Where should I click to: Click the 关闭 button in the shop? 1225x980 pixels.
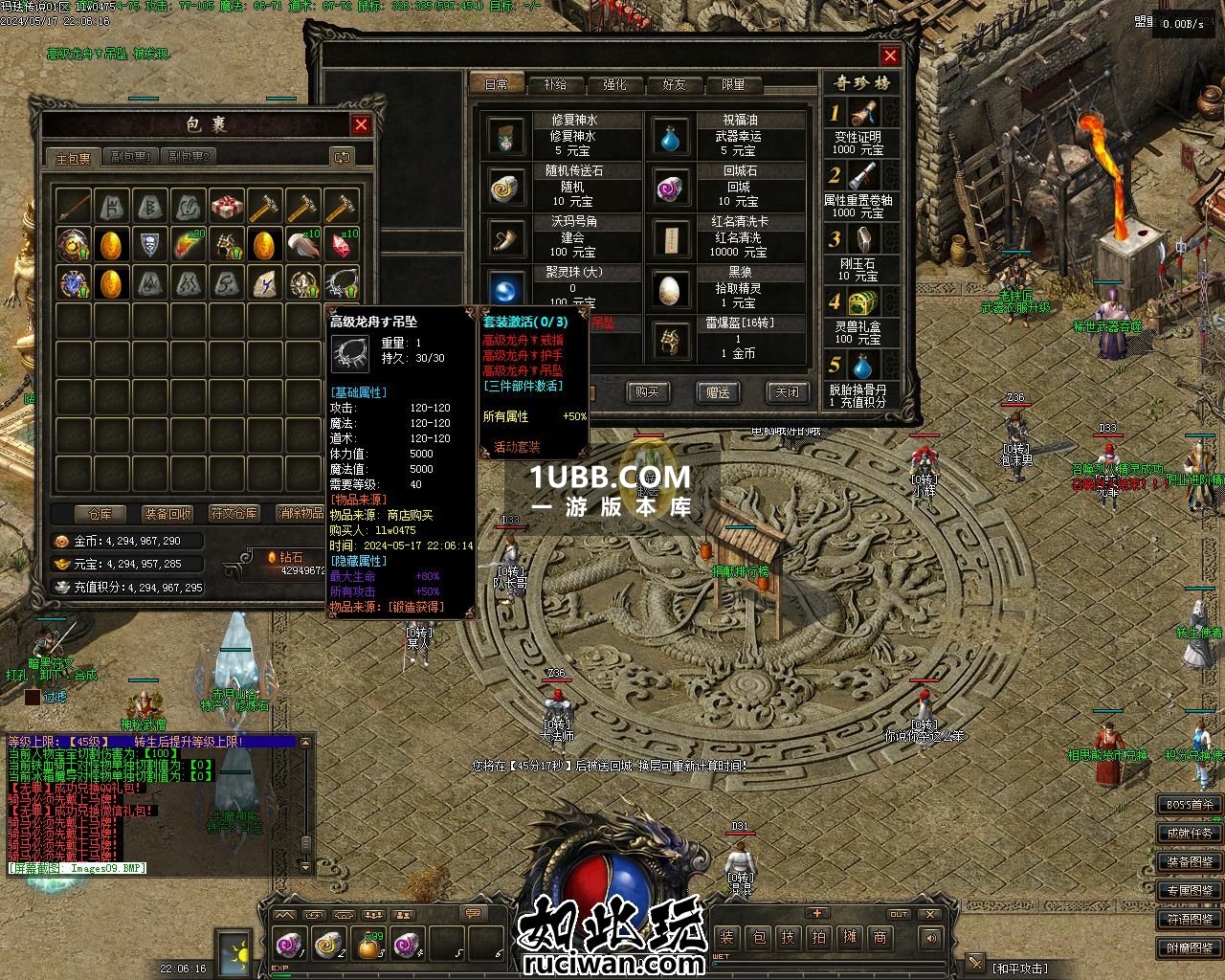[788, 391]
